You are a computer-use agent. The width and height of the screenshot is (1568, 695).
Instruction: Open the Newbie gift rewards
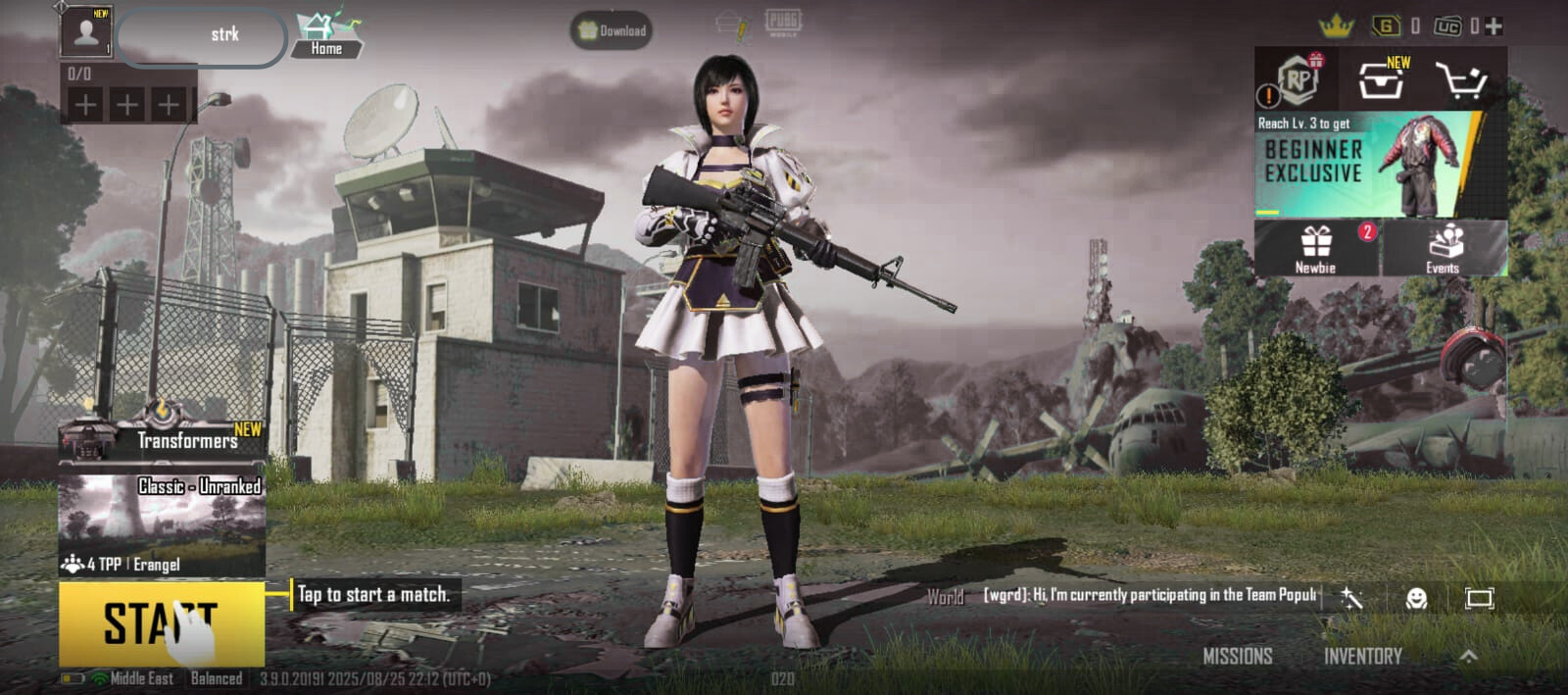pyautogui.click(x=1316, y=248)
